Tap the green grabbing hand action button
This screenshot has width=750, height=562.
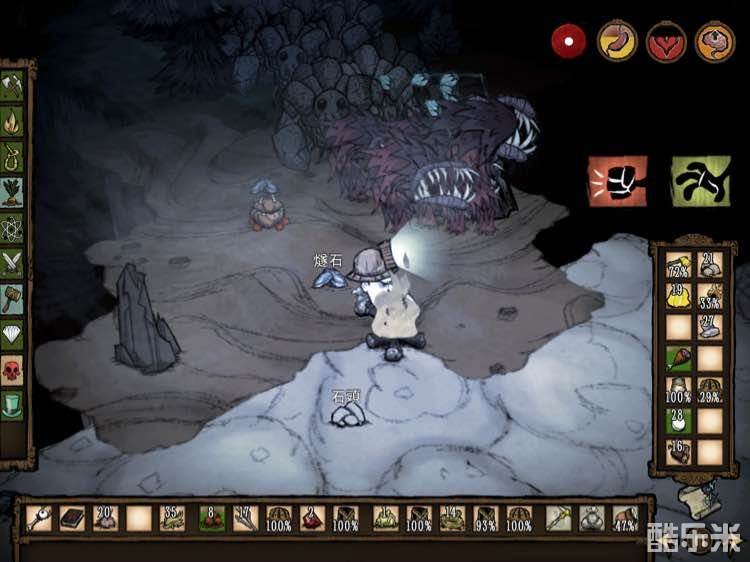point(698,181)
